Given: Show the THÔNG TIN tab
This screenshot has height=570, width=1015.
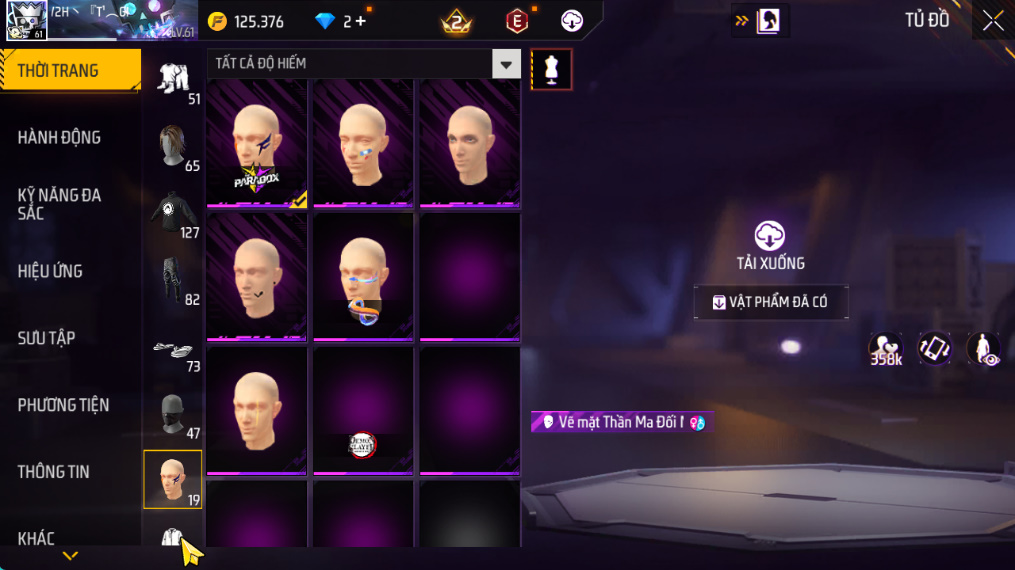Looking at the screenshot, I should (x=53, y=472).
